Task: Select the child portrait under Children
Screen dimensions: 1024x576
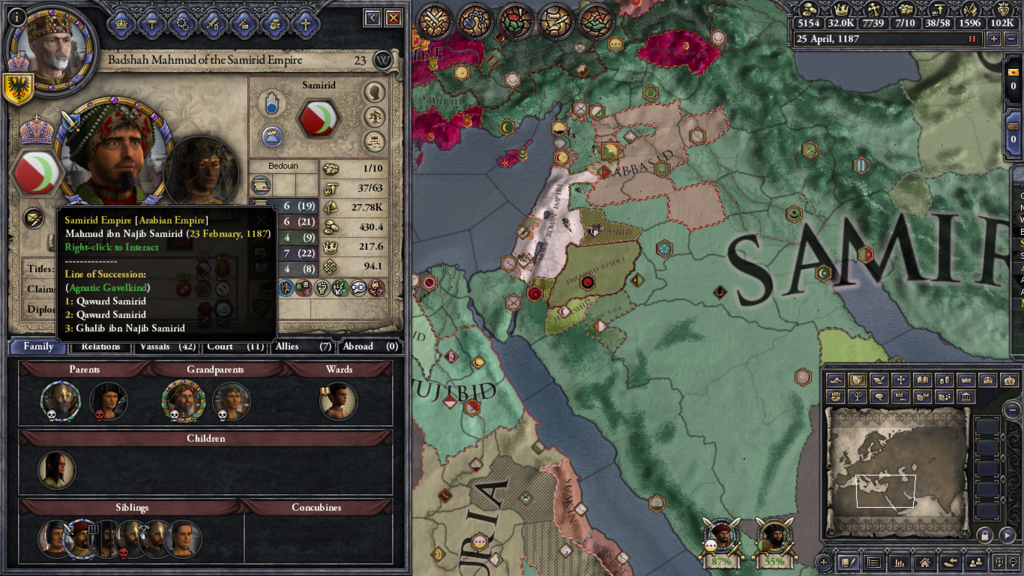Action: (x=56, y=470)
